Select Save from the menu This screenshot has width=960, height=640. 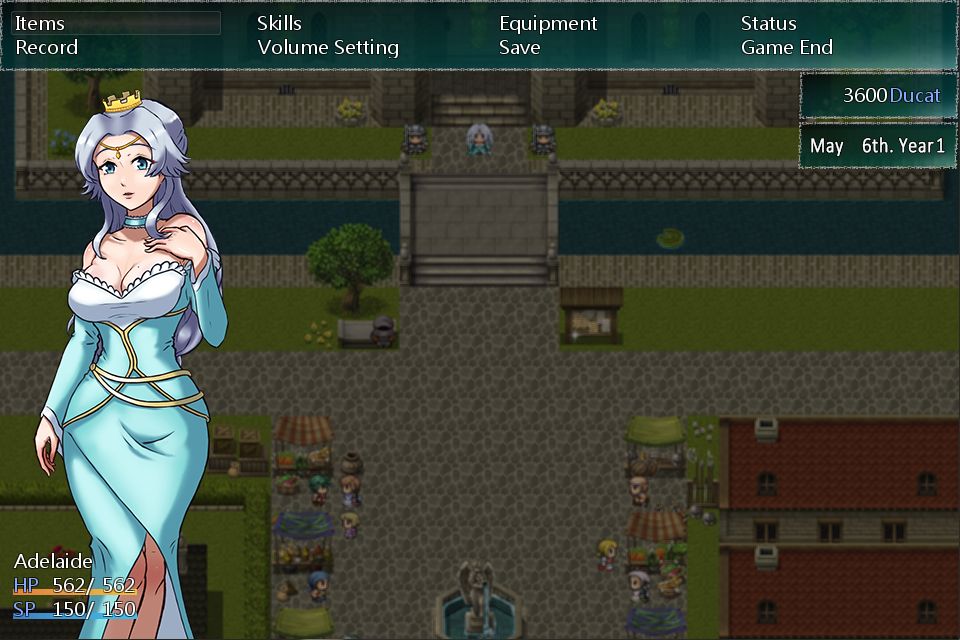(520, 47)
